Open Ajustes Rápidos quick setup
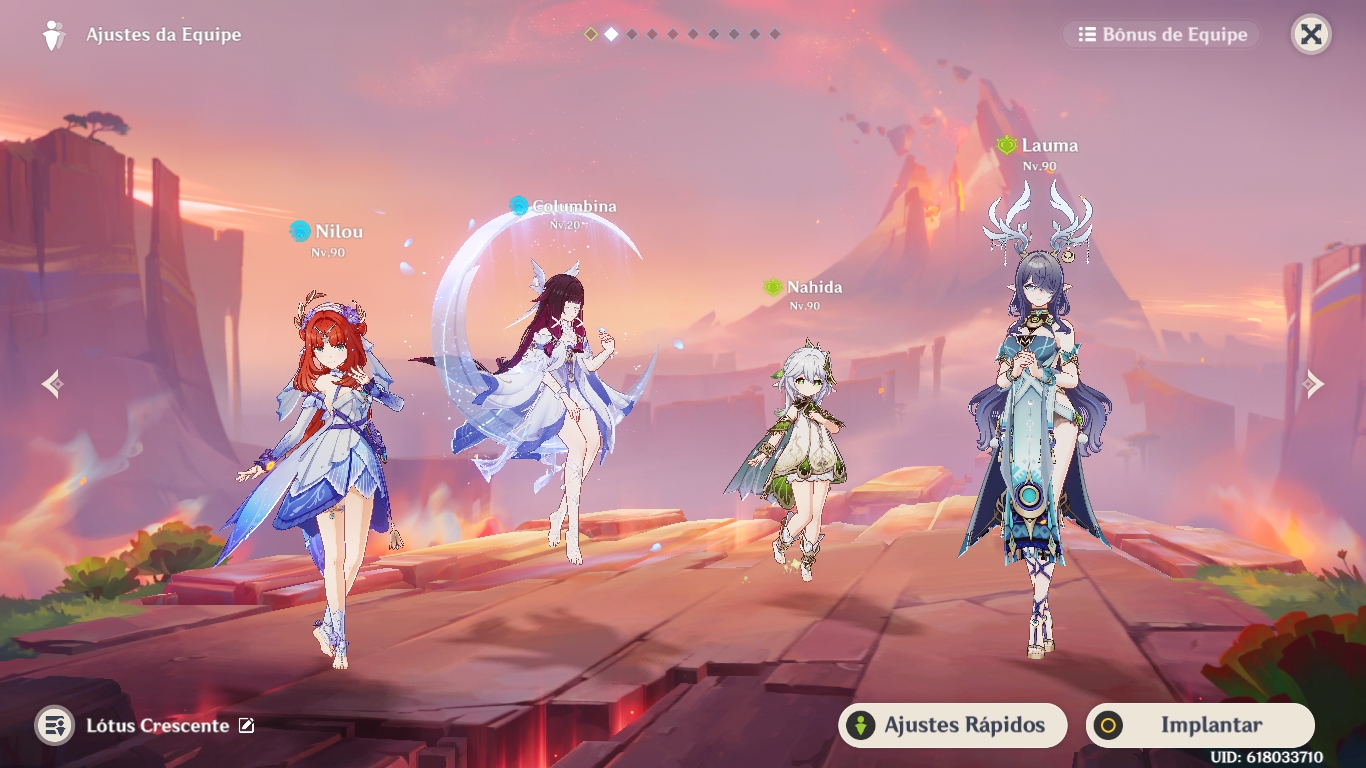1366x768 pixels. point(952,725)
